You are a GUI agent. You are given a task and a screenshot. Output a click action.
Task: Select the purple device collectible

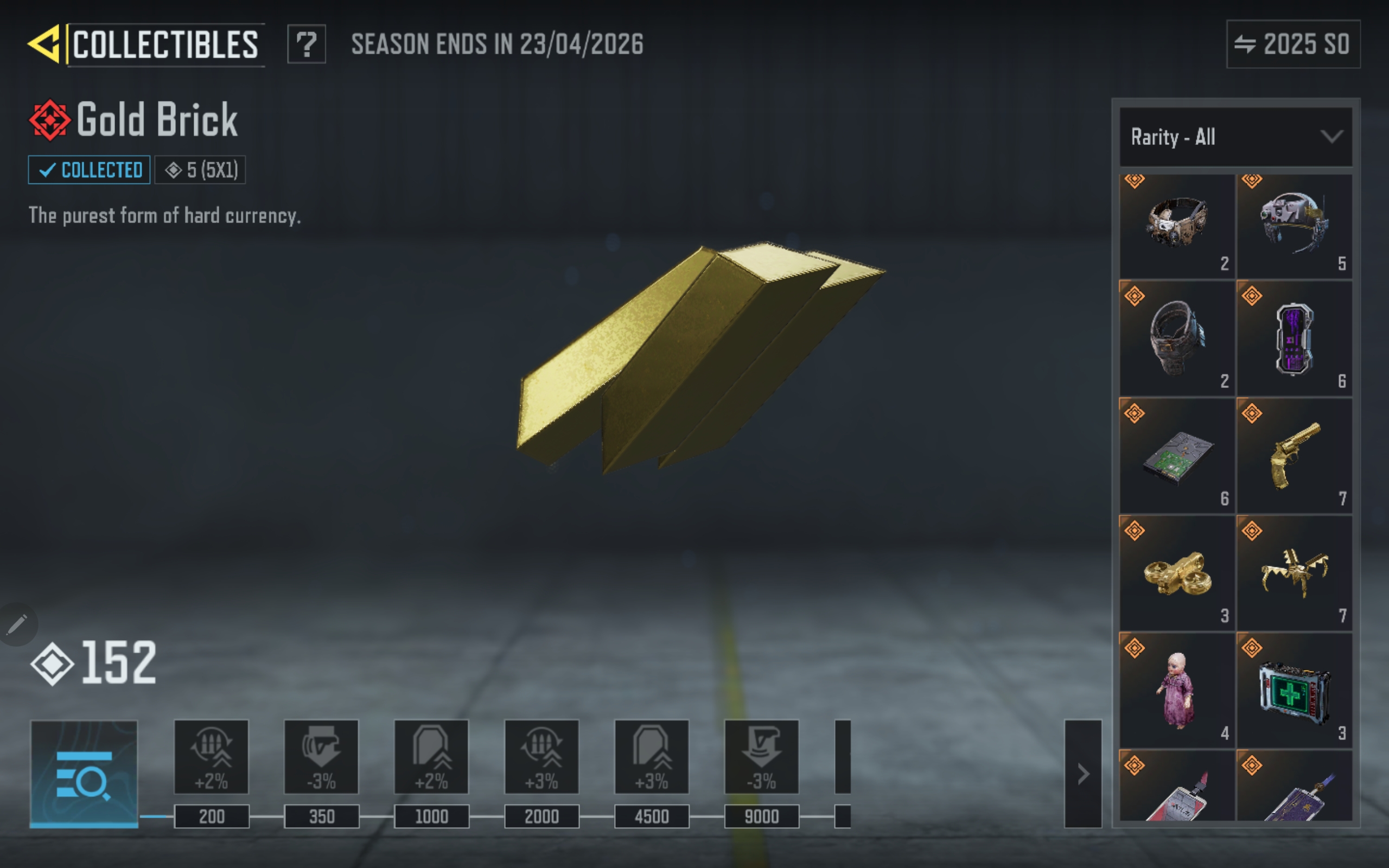1294,339
